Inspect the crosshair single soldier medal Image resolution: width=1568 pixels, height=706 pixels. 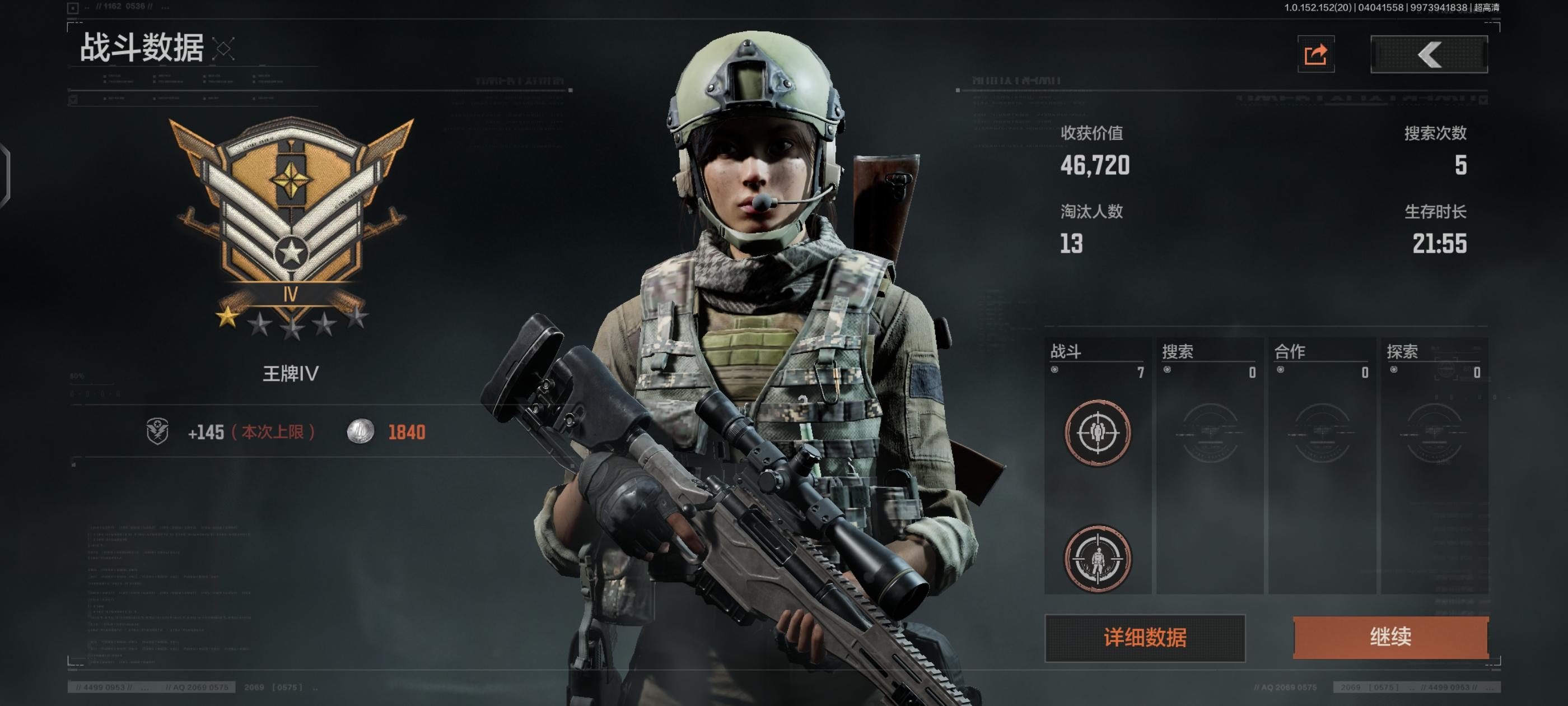click(x=1098, y=559)
